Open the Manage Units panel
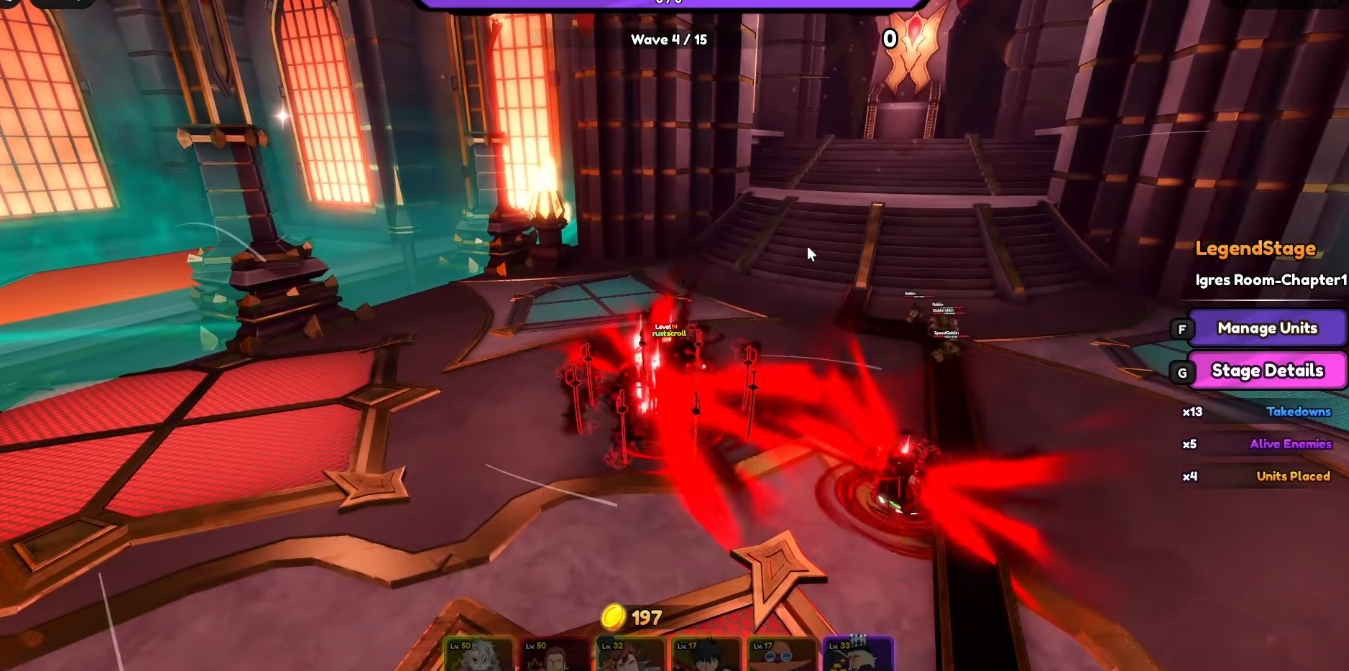1349x671 pixels. pyautogui.click(x=1266, y=328)
